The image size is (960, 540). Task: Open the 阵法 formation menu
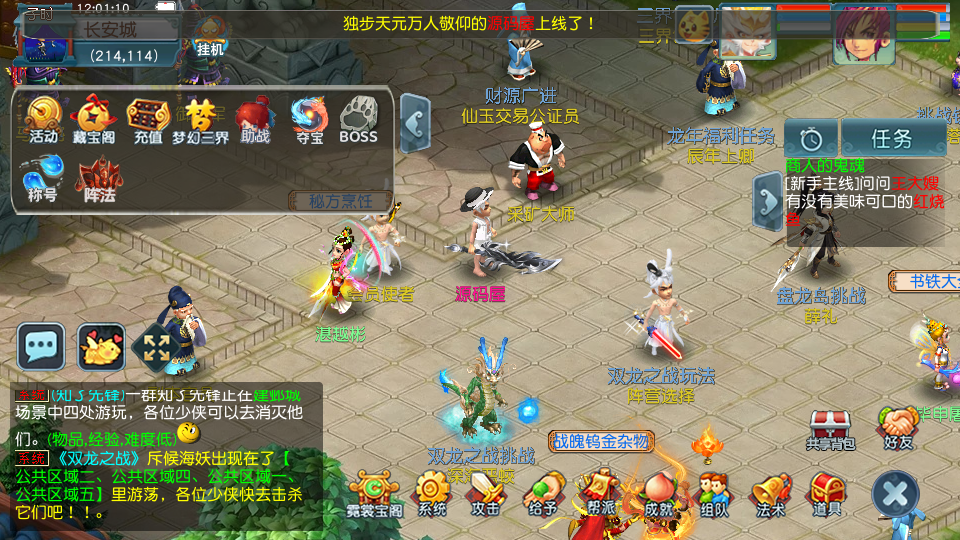coord(99,178)
